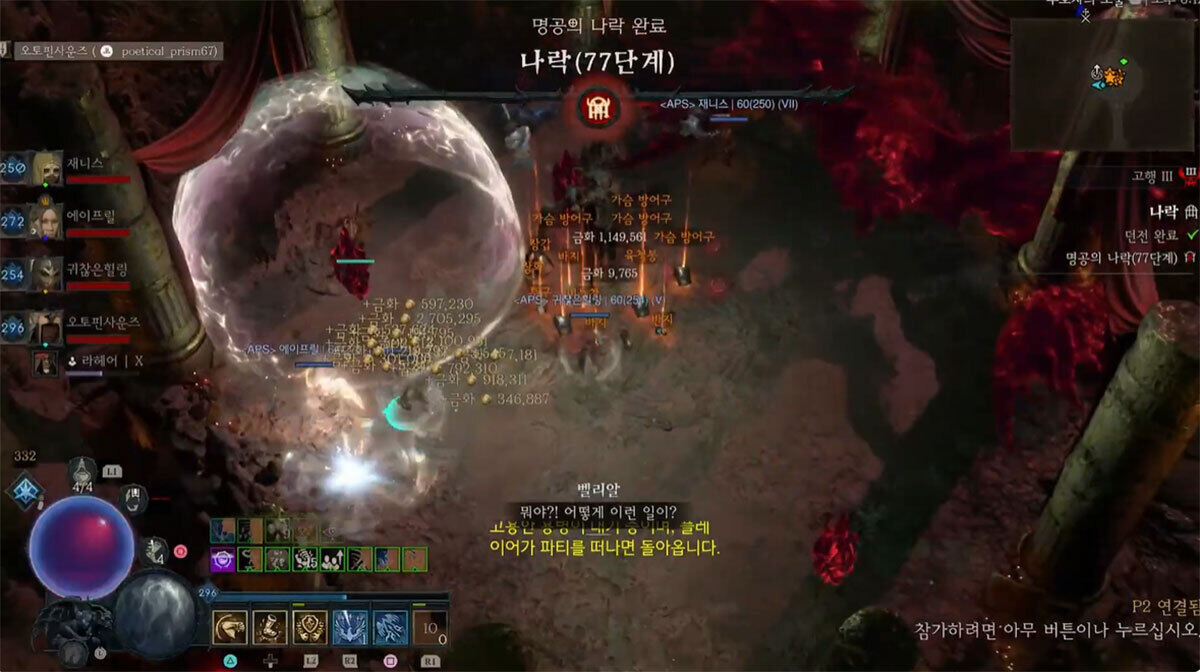Select party member 귀찮은힐링's portrait
The height and width of the screenshot is (672, 1200).
click(x=45, y=273)
